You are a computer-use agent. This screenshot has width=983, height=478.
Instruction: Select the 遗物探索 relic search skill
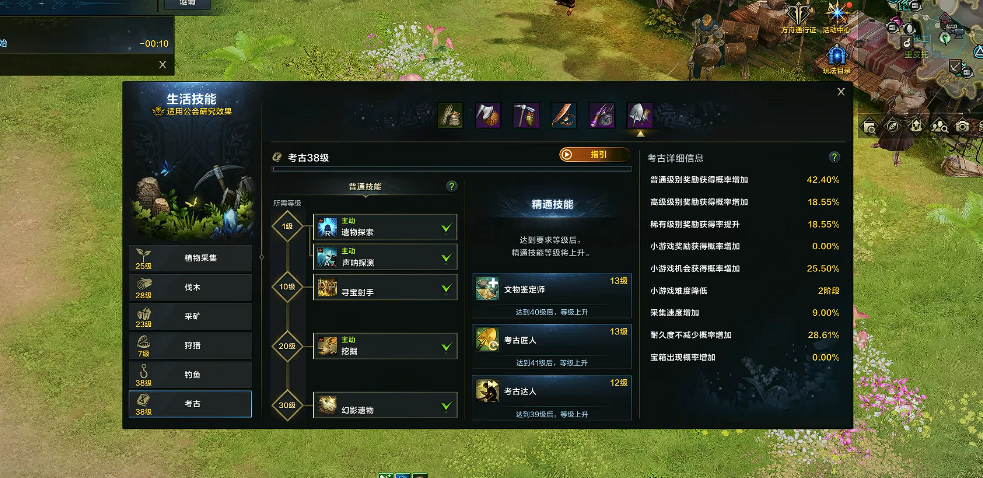click(385, 227)
